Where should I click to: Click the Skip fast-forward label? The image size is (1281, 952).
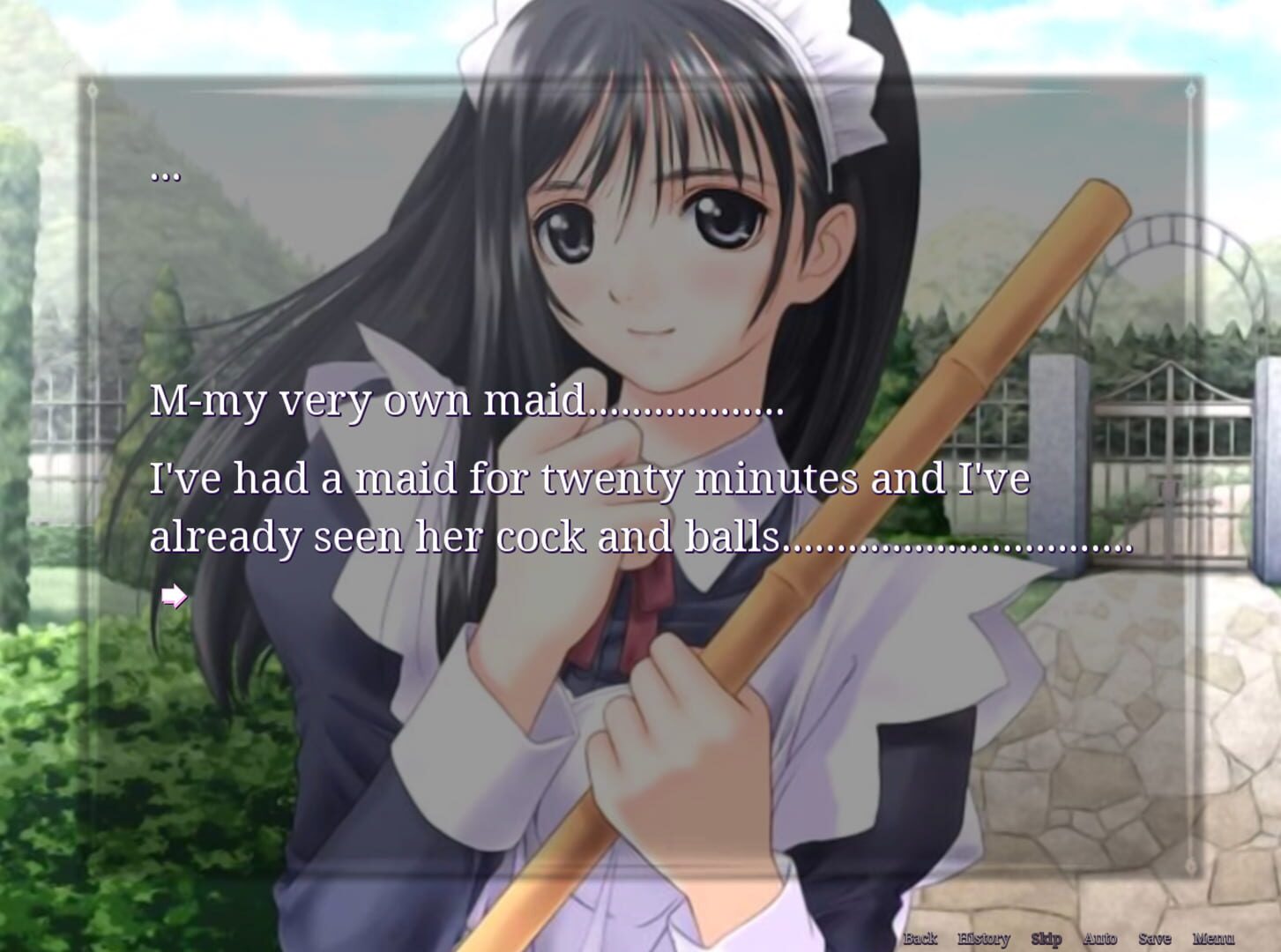tap(1047, 939)
